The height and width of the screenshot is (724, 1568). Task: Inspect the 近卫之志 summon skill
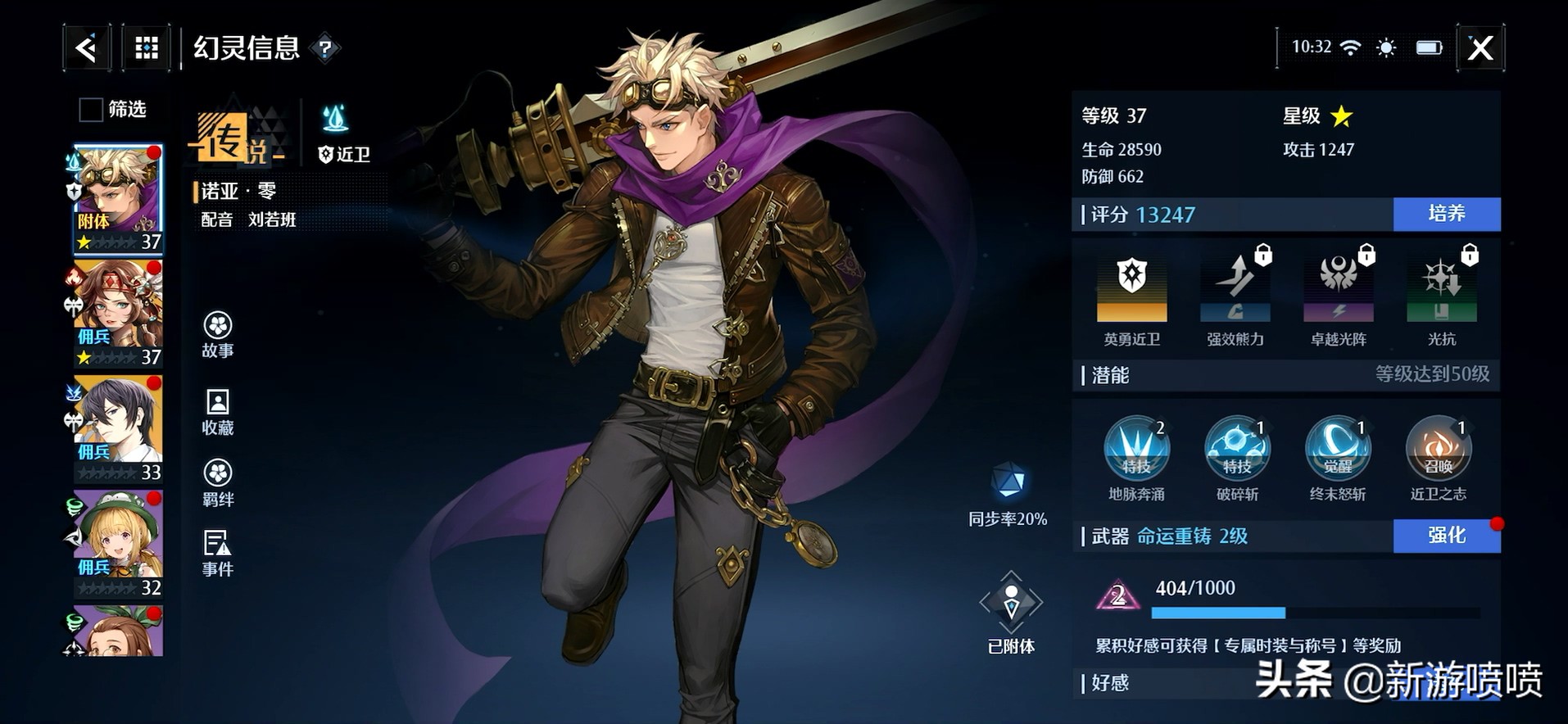pyautogui.click(x=1438, y=449)
